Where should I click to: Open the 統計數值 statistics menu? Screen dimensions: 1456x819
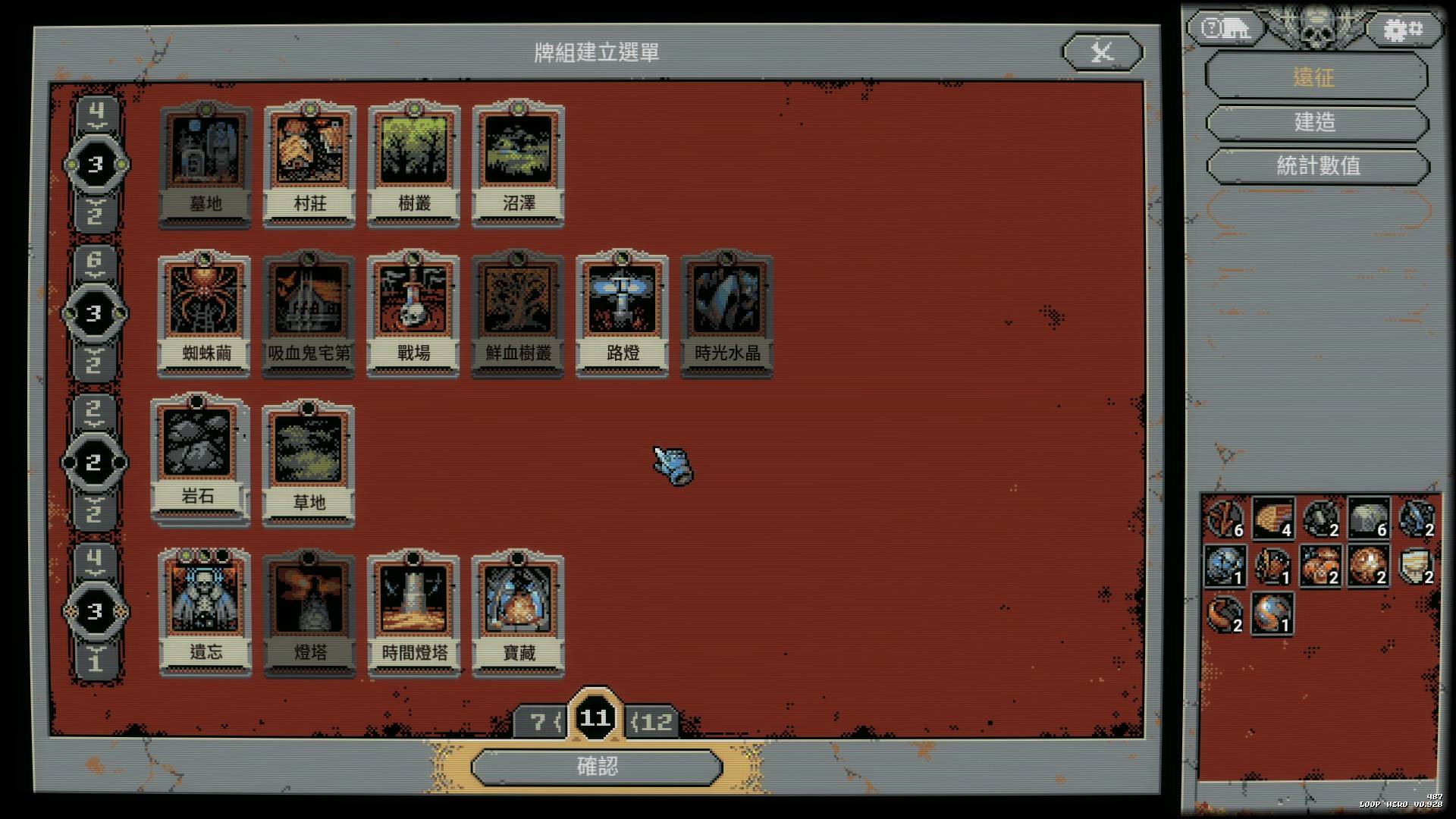click(1317, 165)
